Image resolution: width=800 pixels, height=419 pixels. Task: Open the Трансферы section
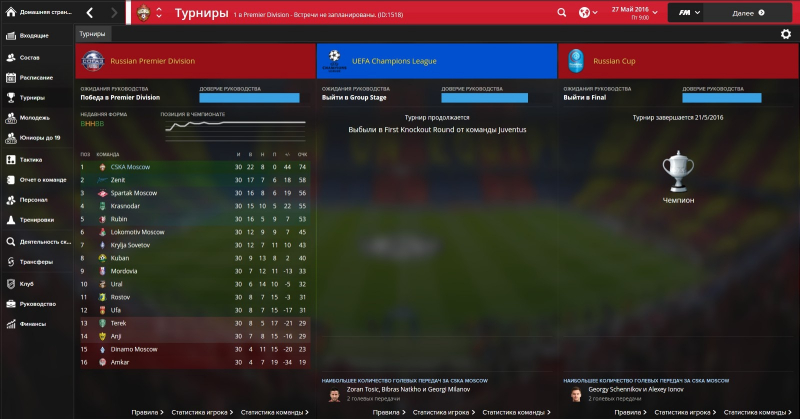(x=36, y=262)
